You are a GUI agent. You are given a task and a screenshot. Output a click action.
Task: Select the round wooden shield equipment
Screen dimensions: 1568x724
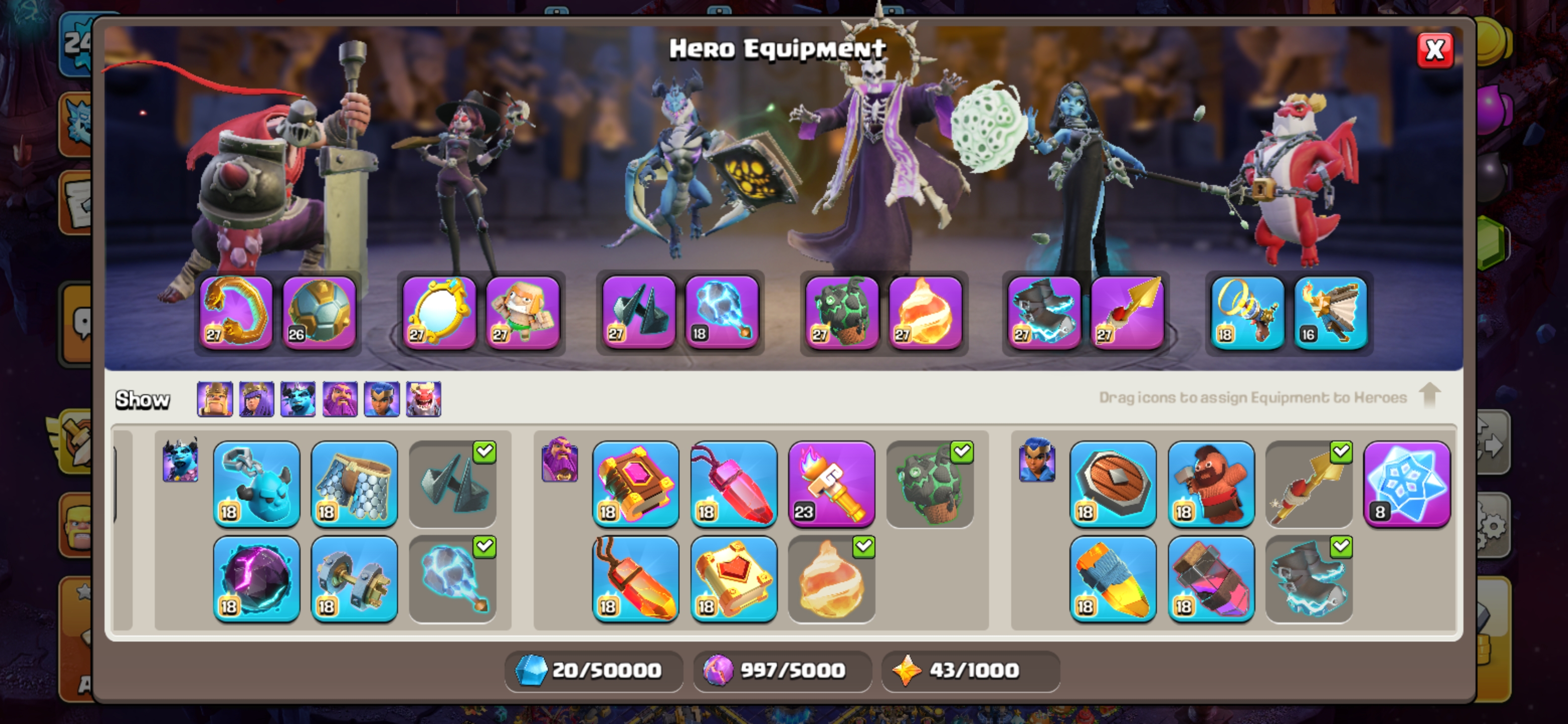[1113, 484]
